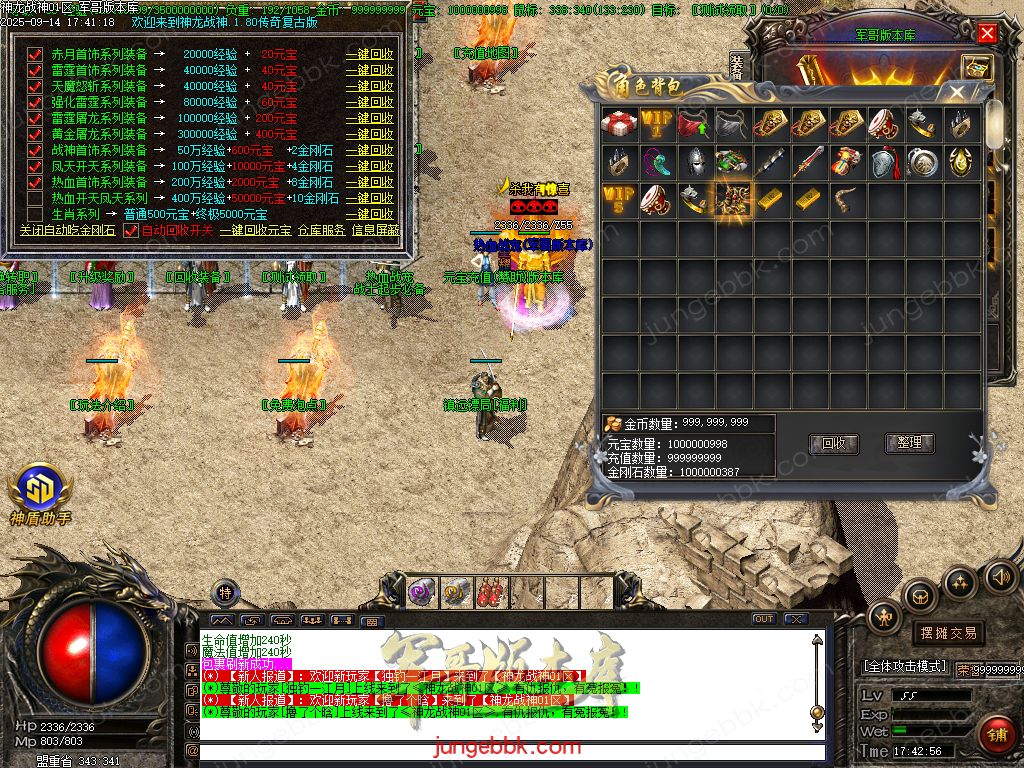Select the steel helmet in the bag
Image resolution: width=1024 pixels, height=768 pixels.
695,161
